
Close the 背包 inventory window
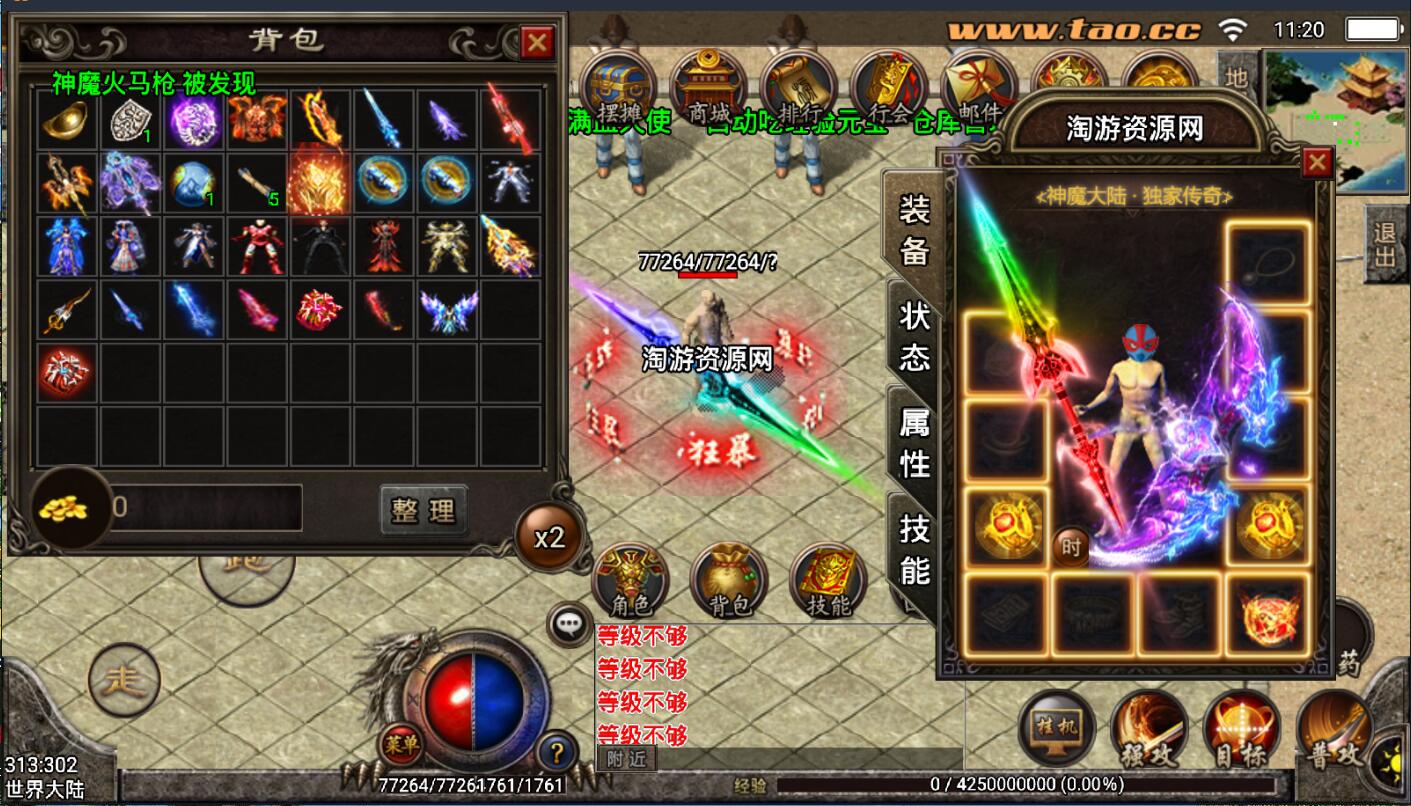click(x=537, y=43)
